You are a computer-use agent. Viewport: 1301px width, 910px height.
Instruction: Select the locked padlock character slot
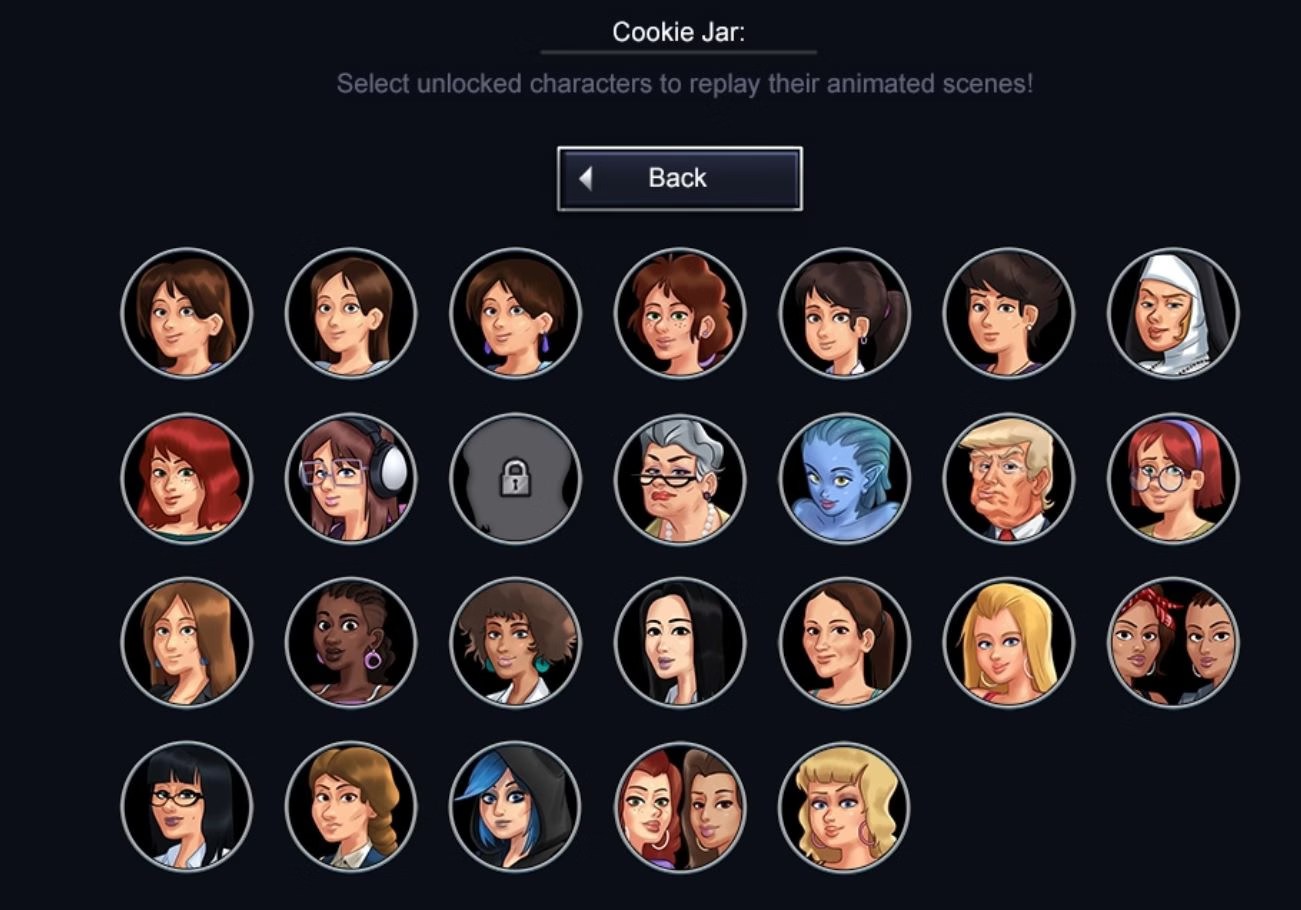tap(515, 479)
